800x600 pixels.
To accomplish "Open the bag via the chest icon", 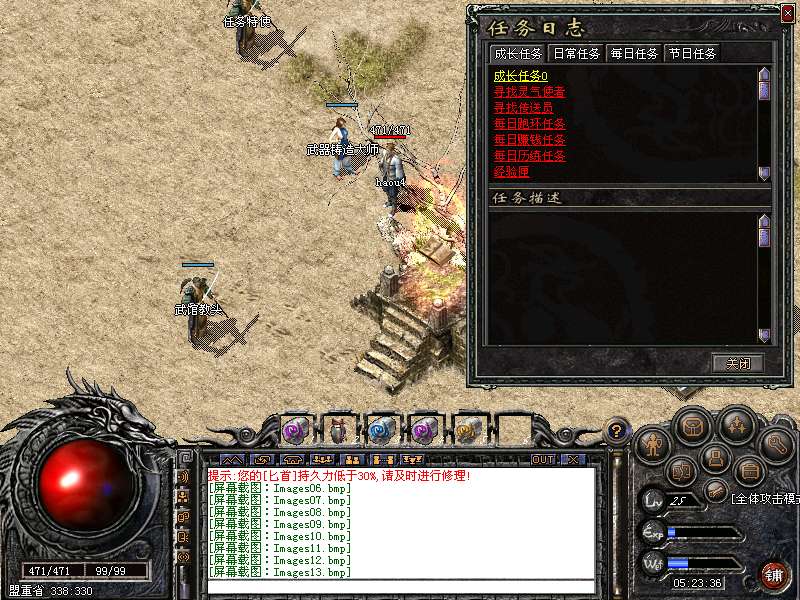I will click(x=692, y=427).
